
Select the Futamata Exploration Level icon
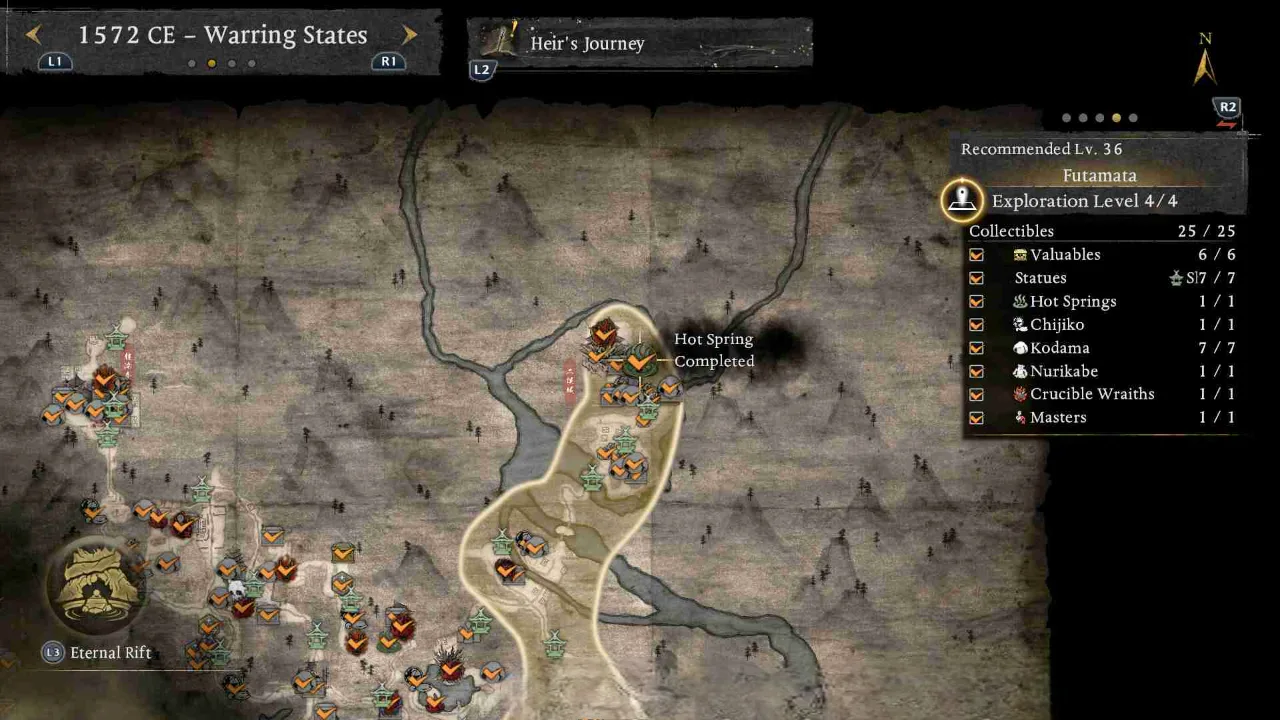click(x=962, y=201)
